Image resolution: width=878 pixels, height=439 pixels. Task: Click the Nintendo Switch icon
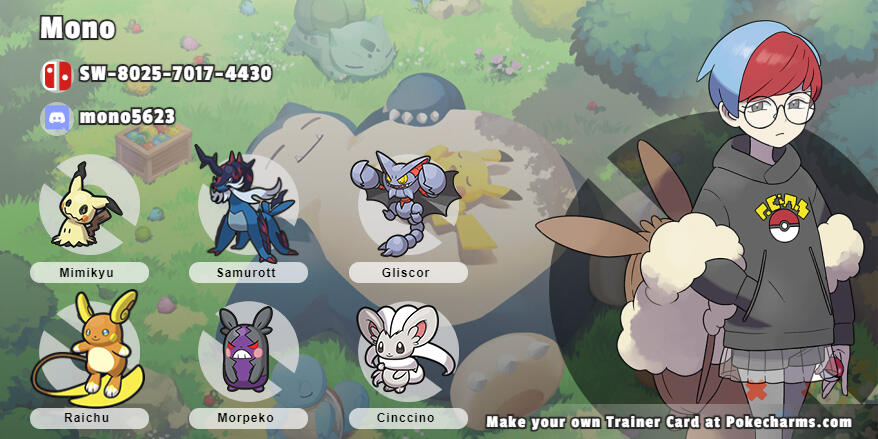click(55, 75)
